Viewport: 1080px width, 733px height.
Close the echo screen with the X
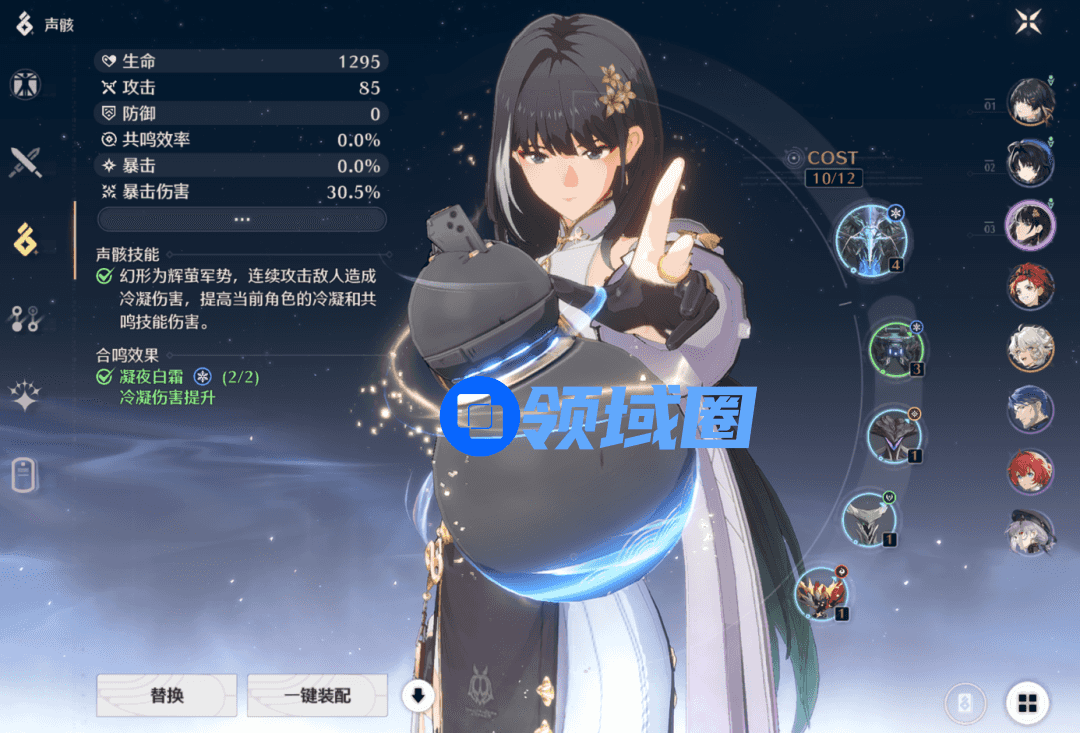[1028, 22]
